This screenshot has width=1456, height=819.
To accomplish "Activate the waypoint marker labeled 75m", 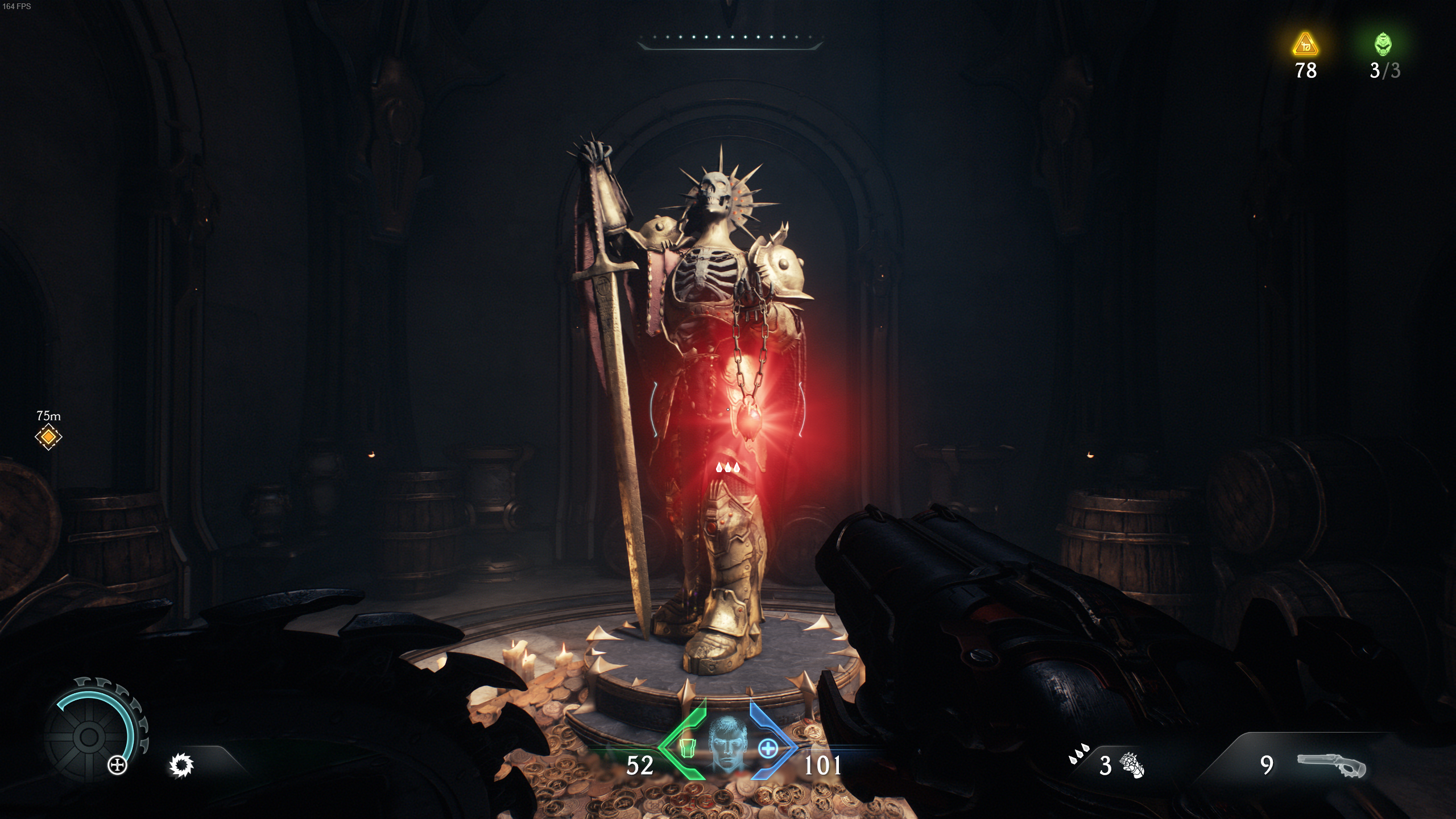I will [48, 436].
